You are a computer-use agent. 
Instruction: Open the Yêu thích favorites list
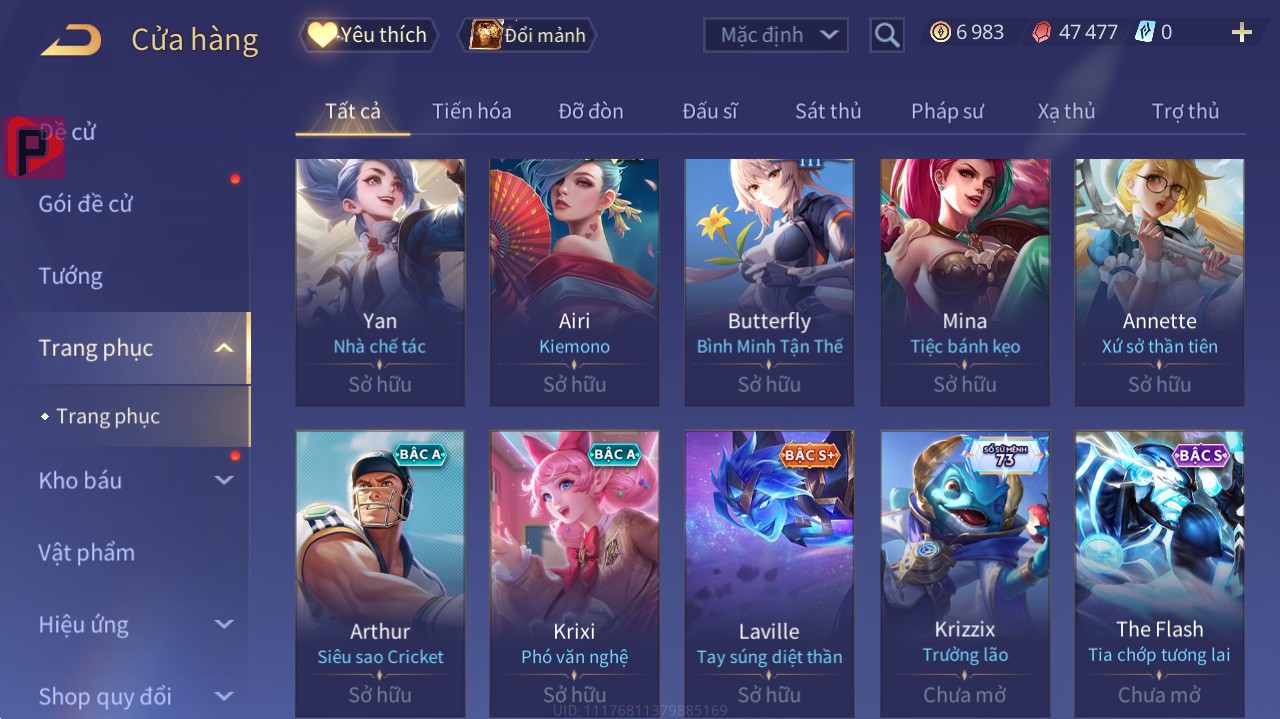tap(369, 35)
